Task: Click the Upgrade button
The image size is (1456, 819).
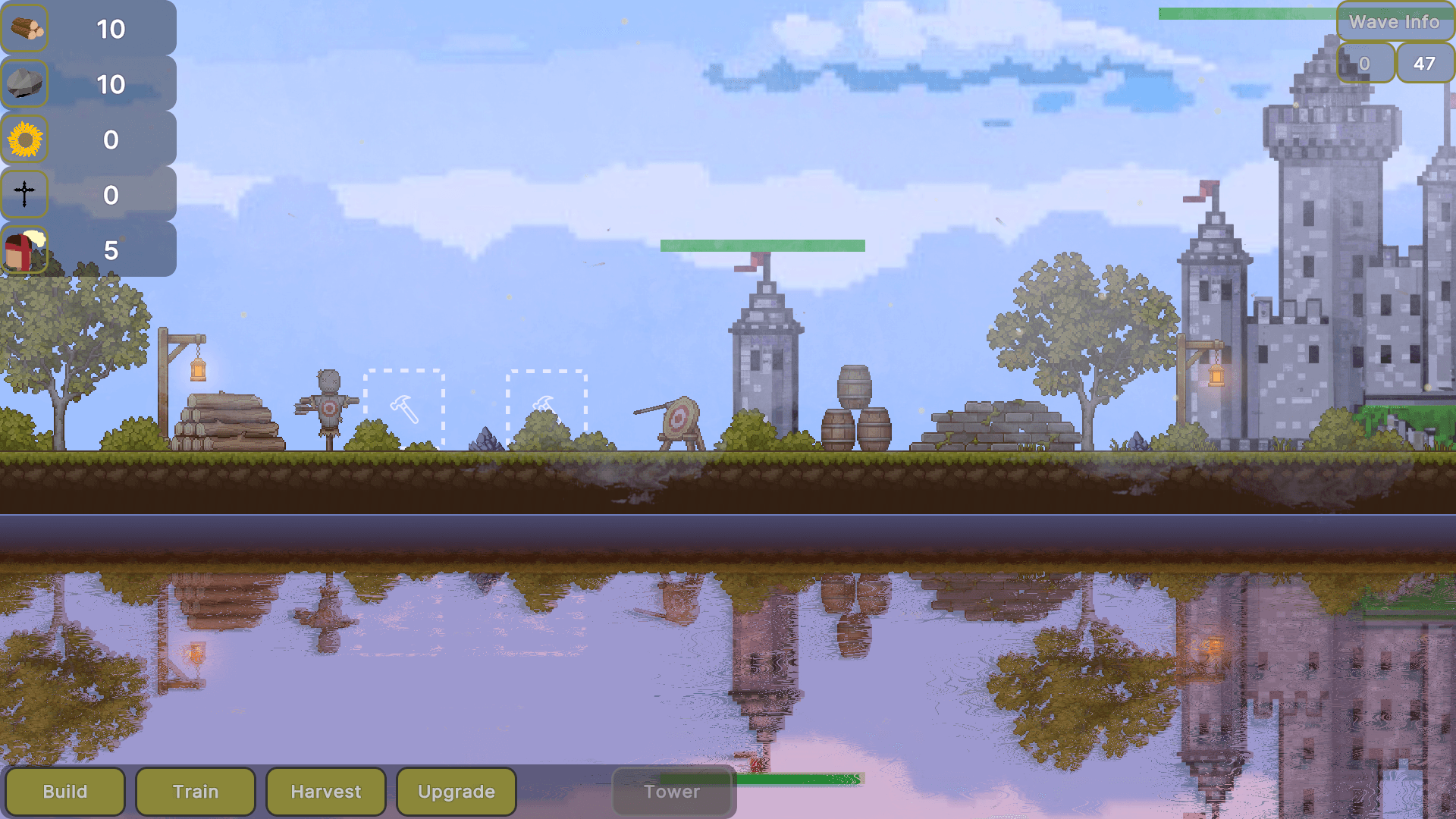Action: pyautogui.click(x=456, y=792)
